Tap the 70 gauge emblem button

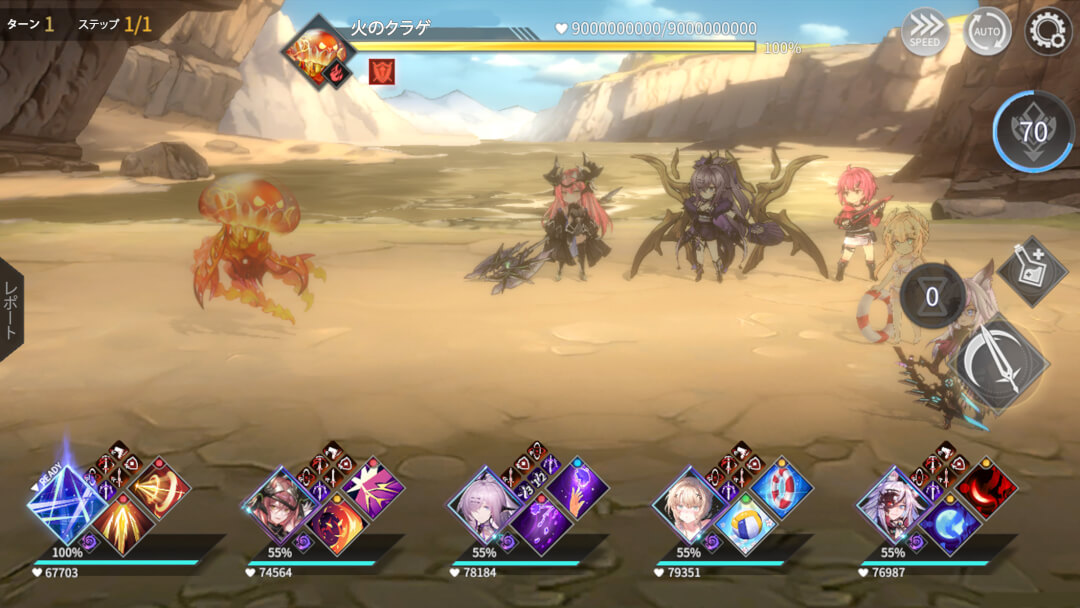pyautogui.click(x=1034, y=131)
